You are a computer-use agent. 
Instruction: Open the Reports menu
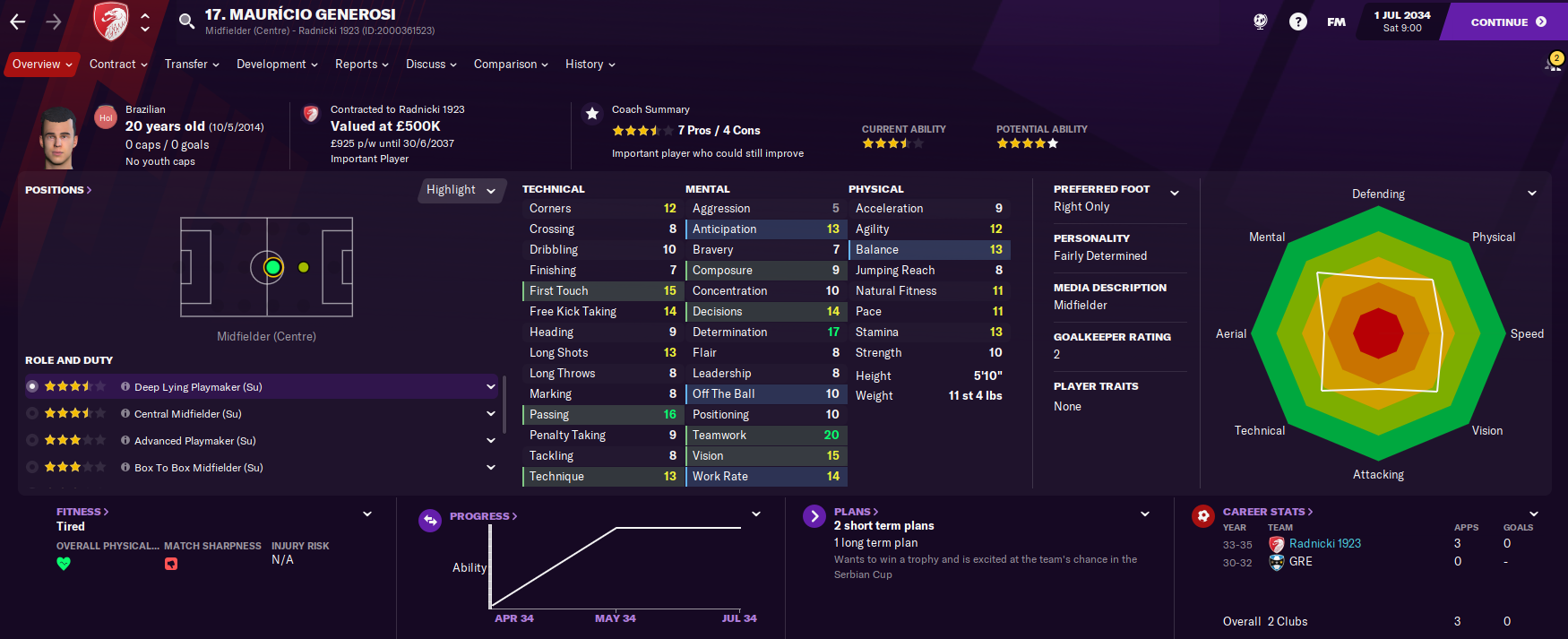click(x=362, y=65)
